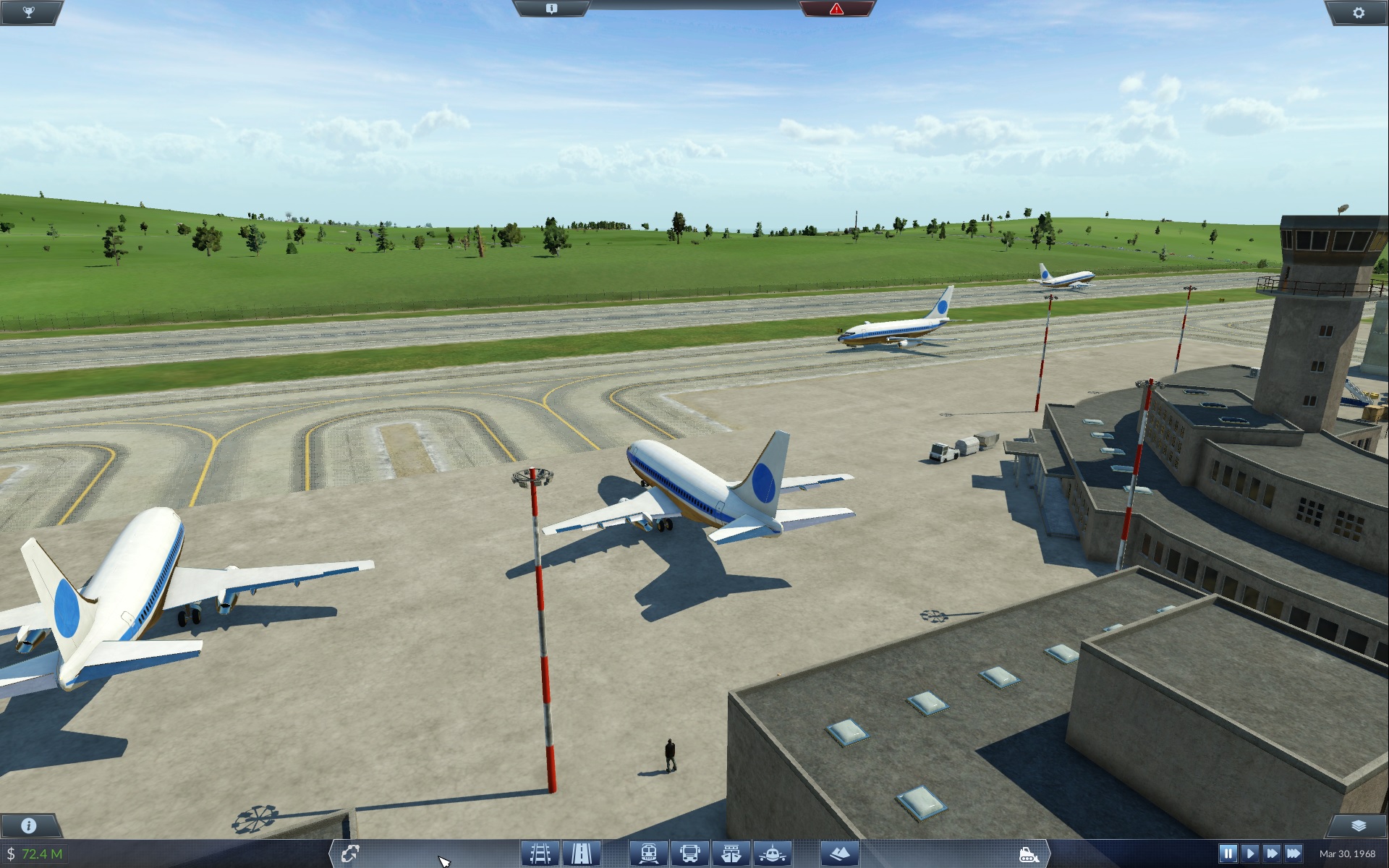Open the bus and road vehicles menu
Viewport: 1389px width, 868px height.
pyautogui.click(x=689, y=854)
